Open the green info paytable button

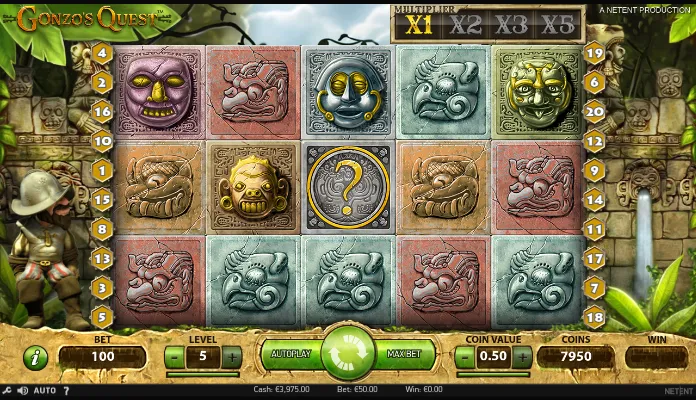[35, 356]
